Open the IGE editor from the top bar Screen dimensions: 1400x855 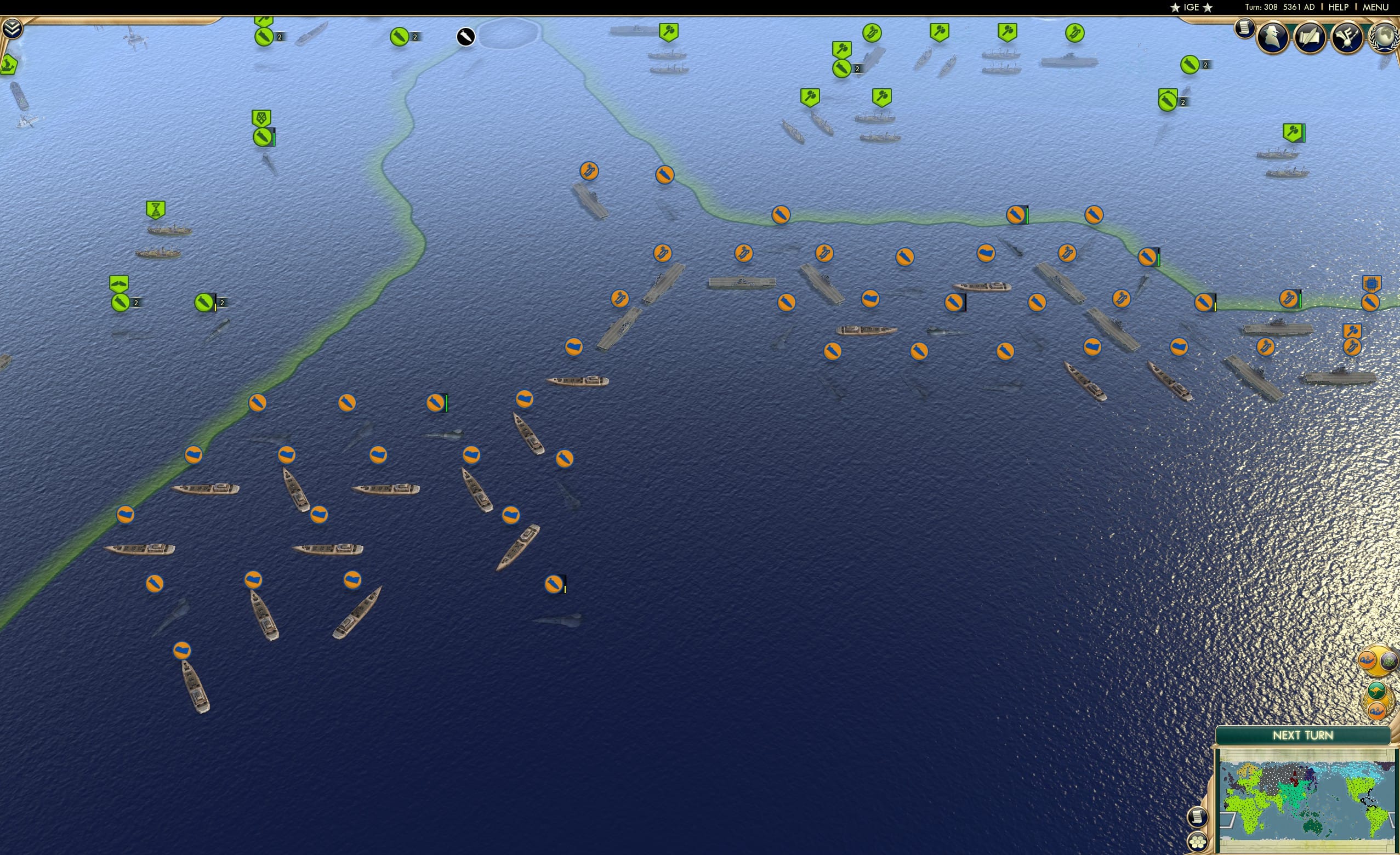coord(1191,7)
